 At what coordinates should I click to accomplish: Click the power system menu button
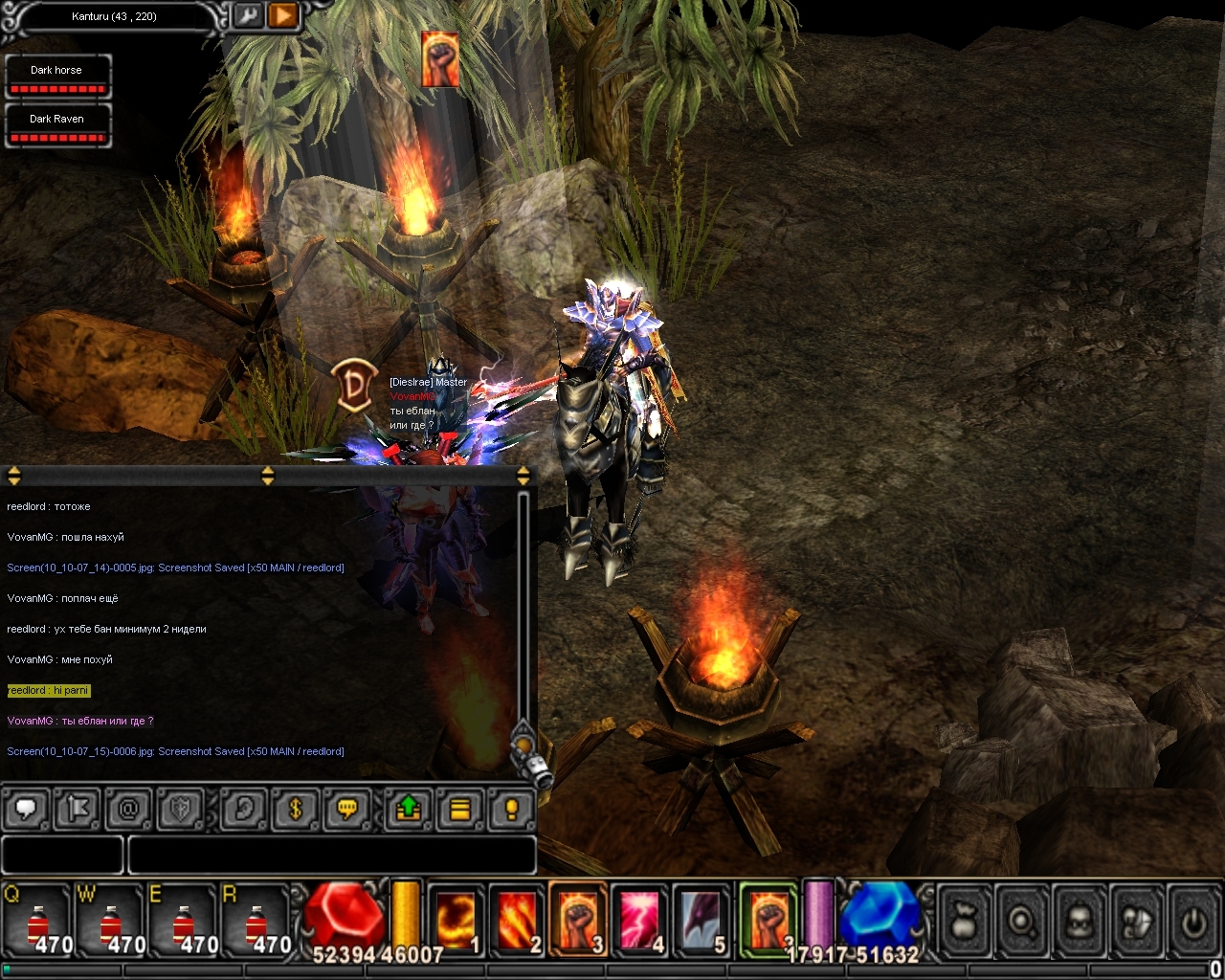click(1192, 923)
